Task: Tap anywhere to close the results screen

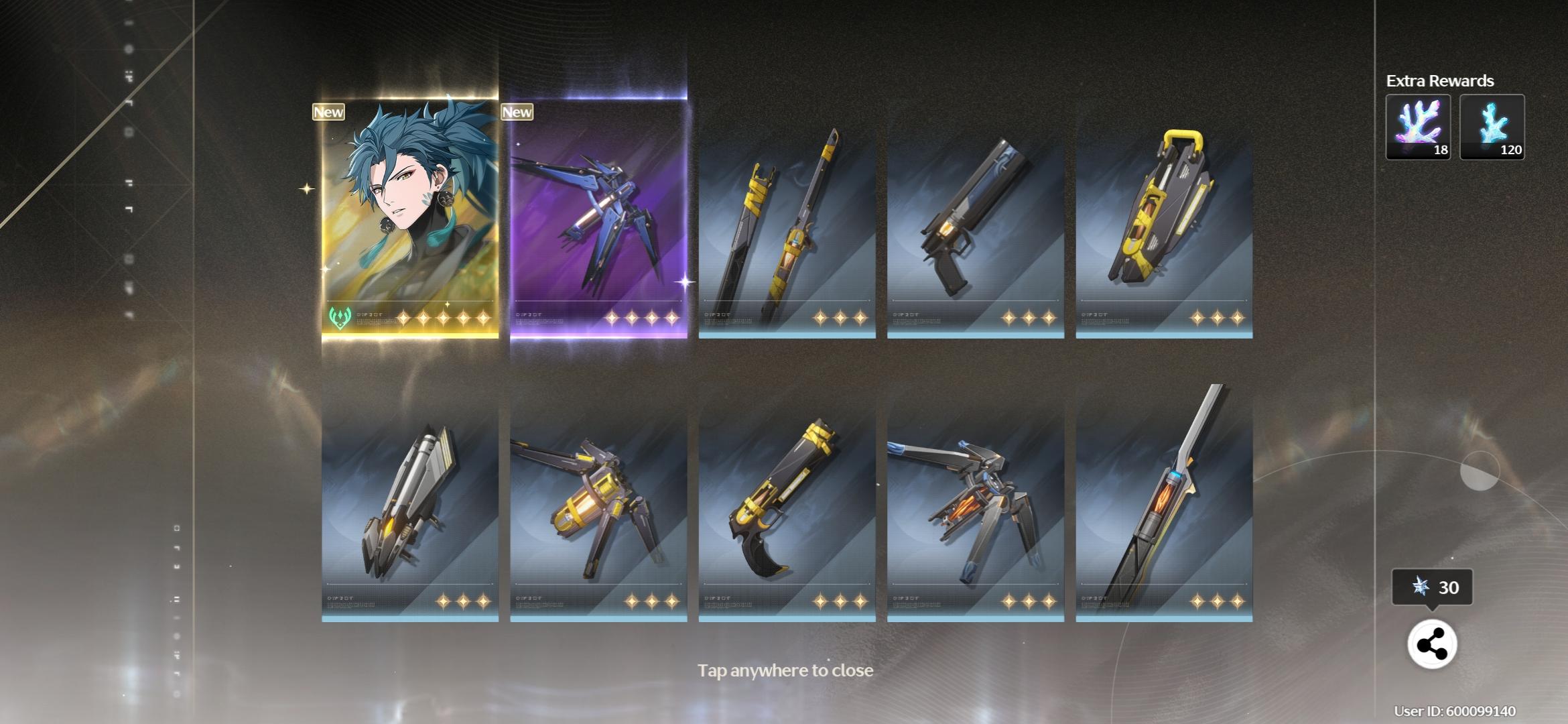Action: pos(785,669)
